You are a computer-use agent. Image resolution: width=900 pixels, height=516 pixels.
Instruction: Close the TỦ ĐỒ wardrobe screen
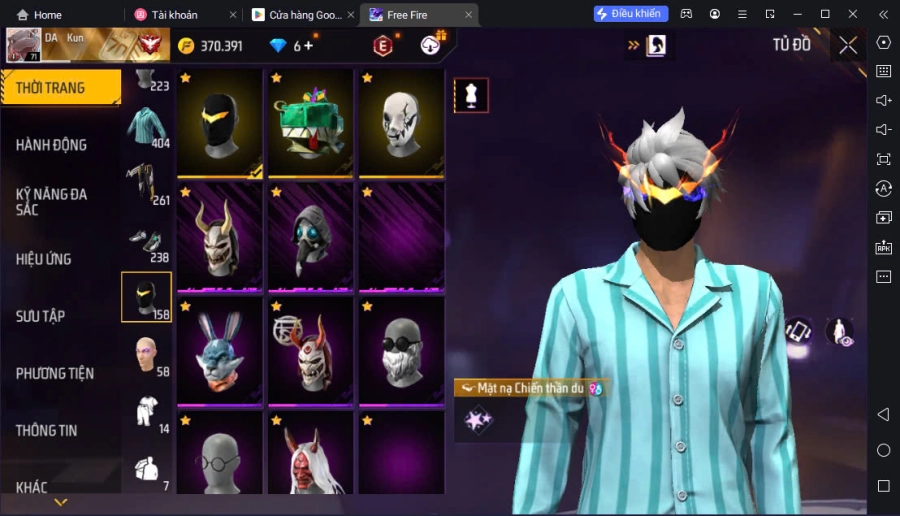[x=848, y=45]
